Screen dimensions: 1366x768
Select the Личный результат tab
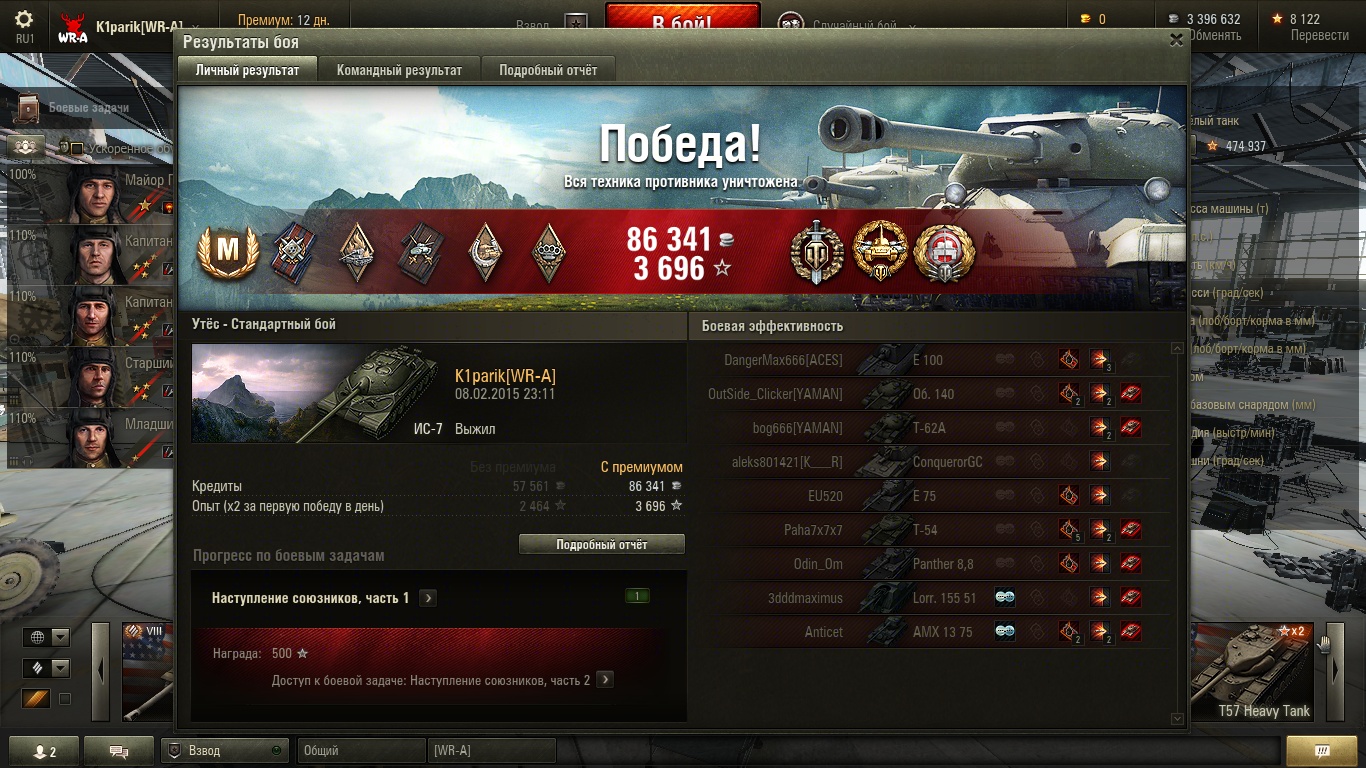point(247,70)
